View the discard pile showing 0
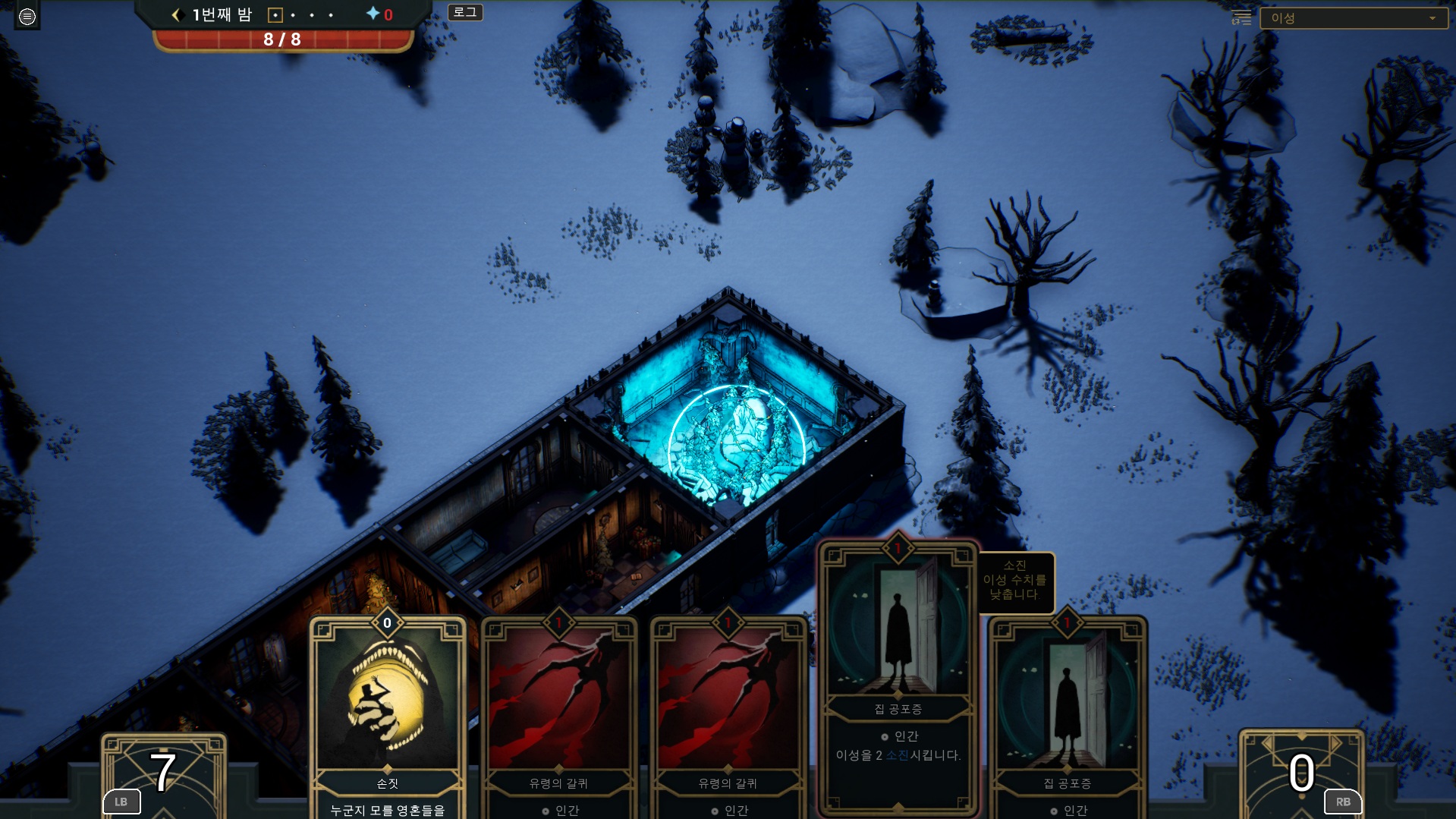This screenshot has width=1456, height=819. (x=1301, y=774)
